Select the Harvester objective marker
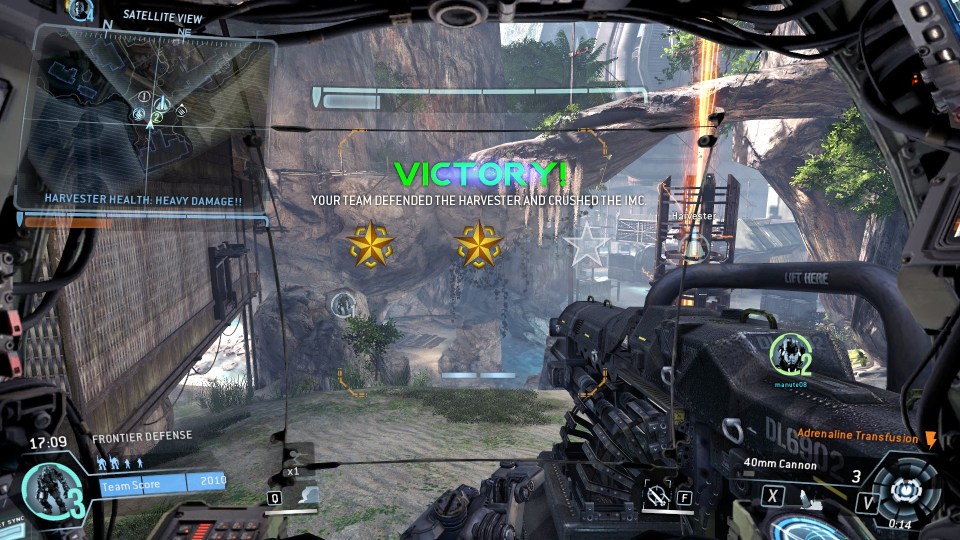Image resolution: width=960 pixels, height=540 pixels. coord(693,246)
